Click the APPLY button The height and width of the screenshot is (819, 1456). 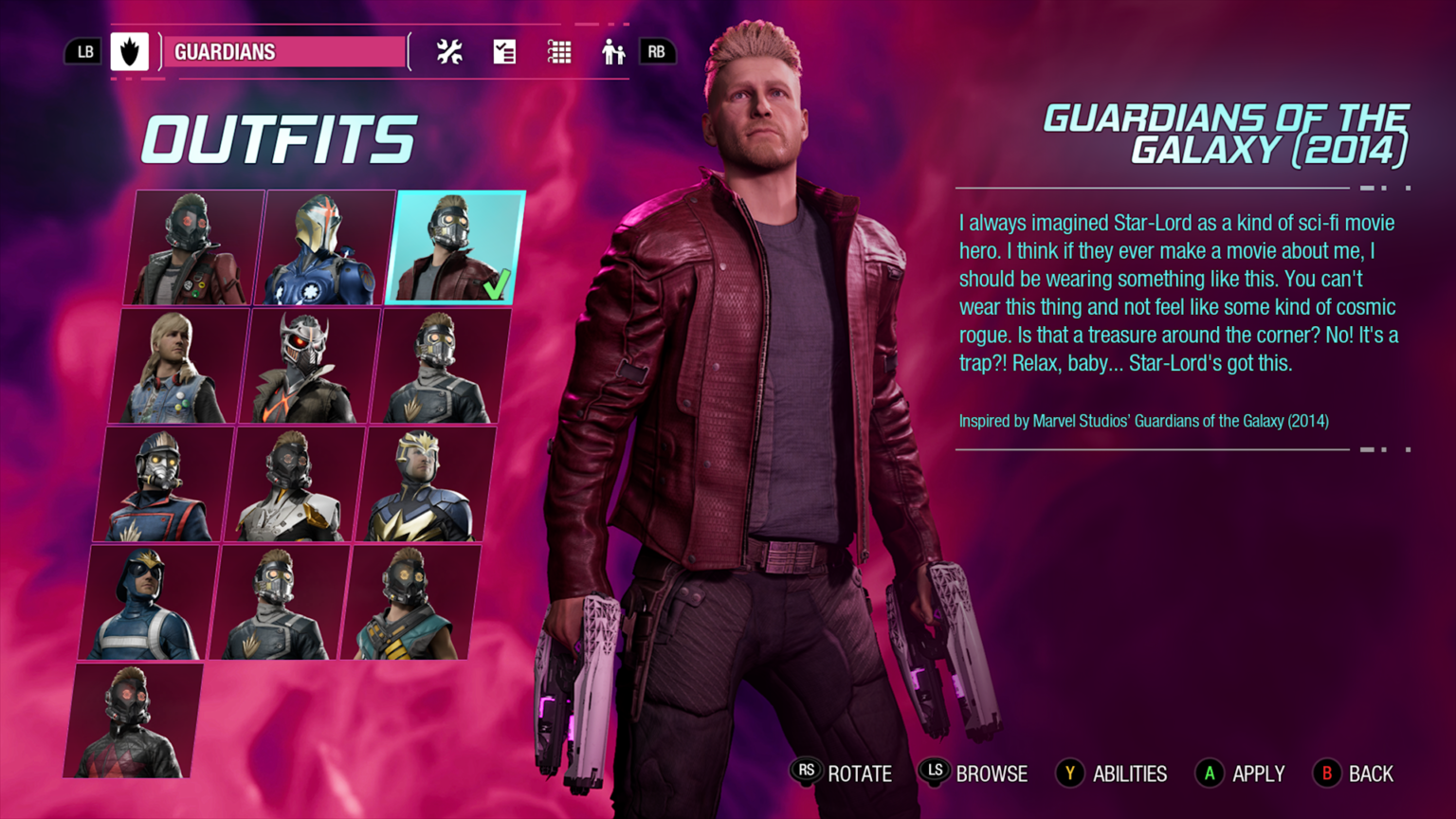coord(1258,773)
